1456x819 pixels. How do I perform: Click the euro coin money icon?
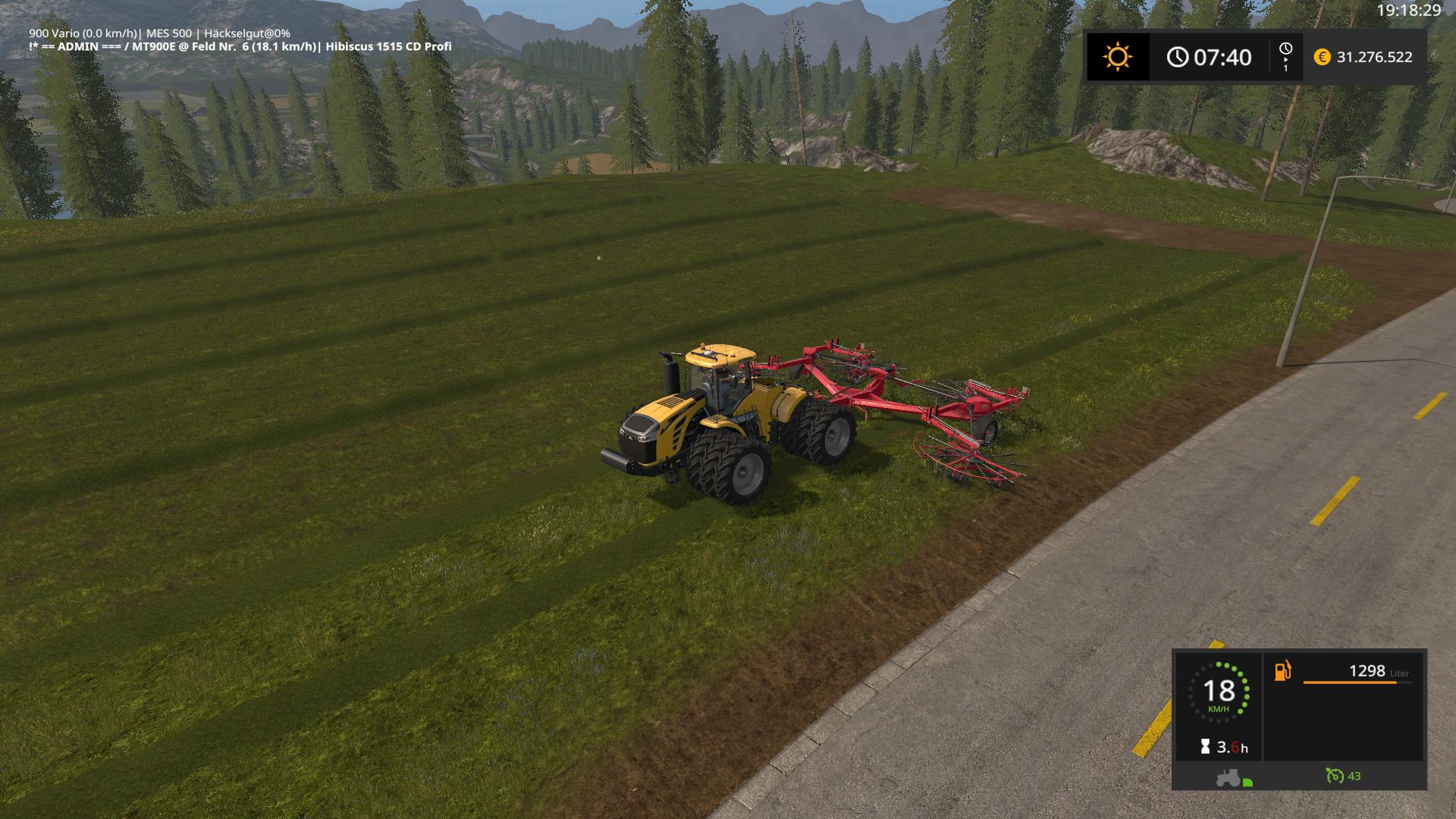tap(1322, 57)
